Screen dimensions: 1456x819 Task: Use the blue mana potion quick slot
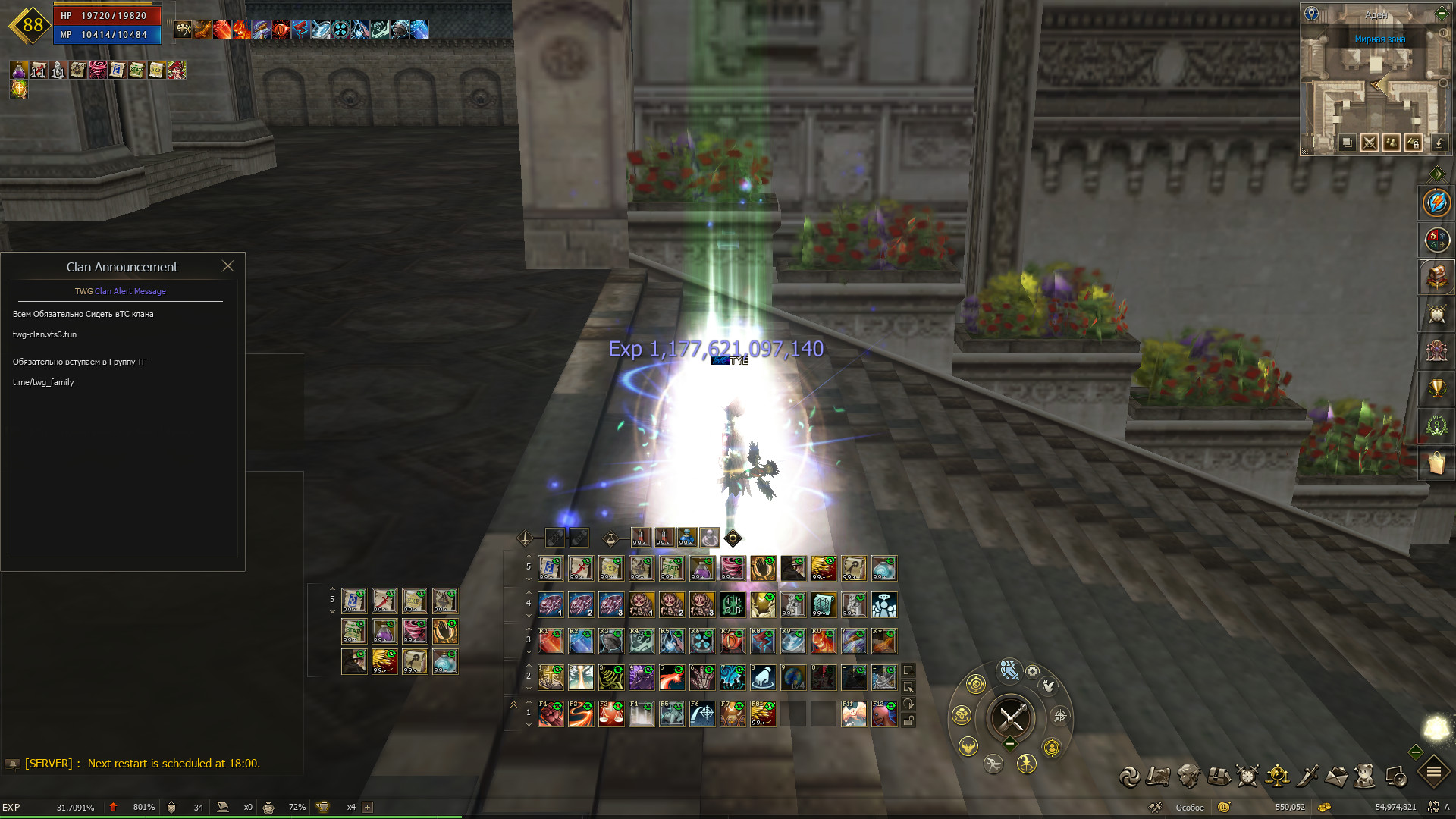point(687,538)
